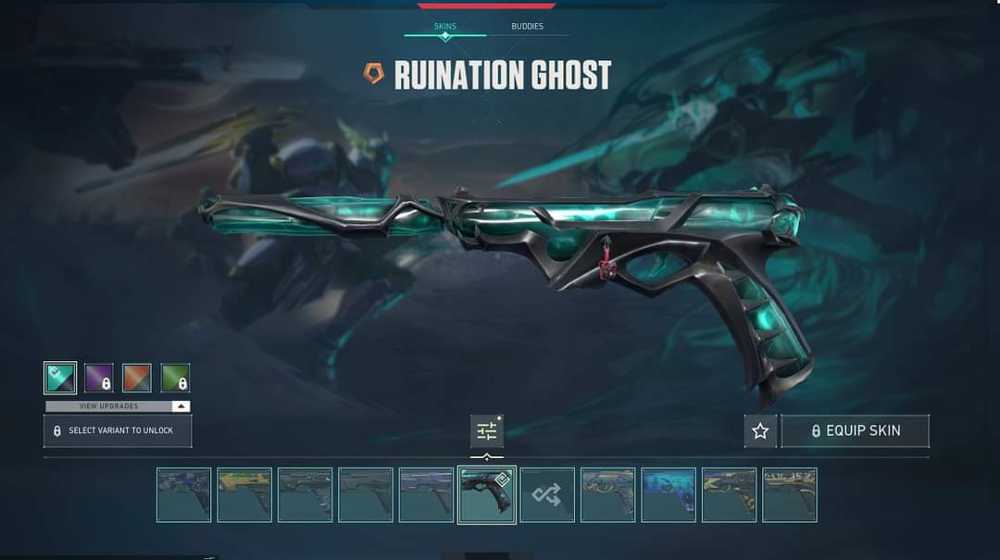This screenshot has height=560, width=1000.
Task: Open the skin filter sliders icon
Action: click(x=487, y=431)
